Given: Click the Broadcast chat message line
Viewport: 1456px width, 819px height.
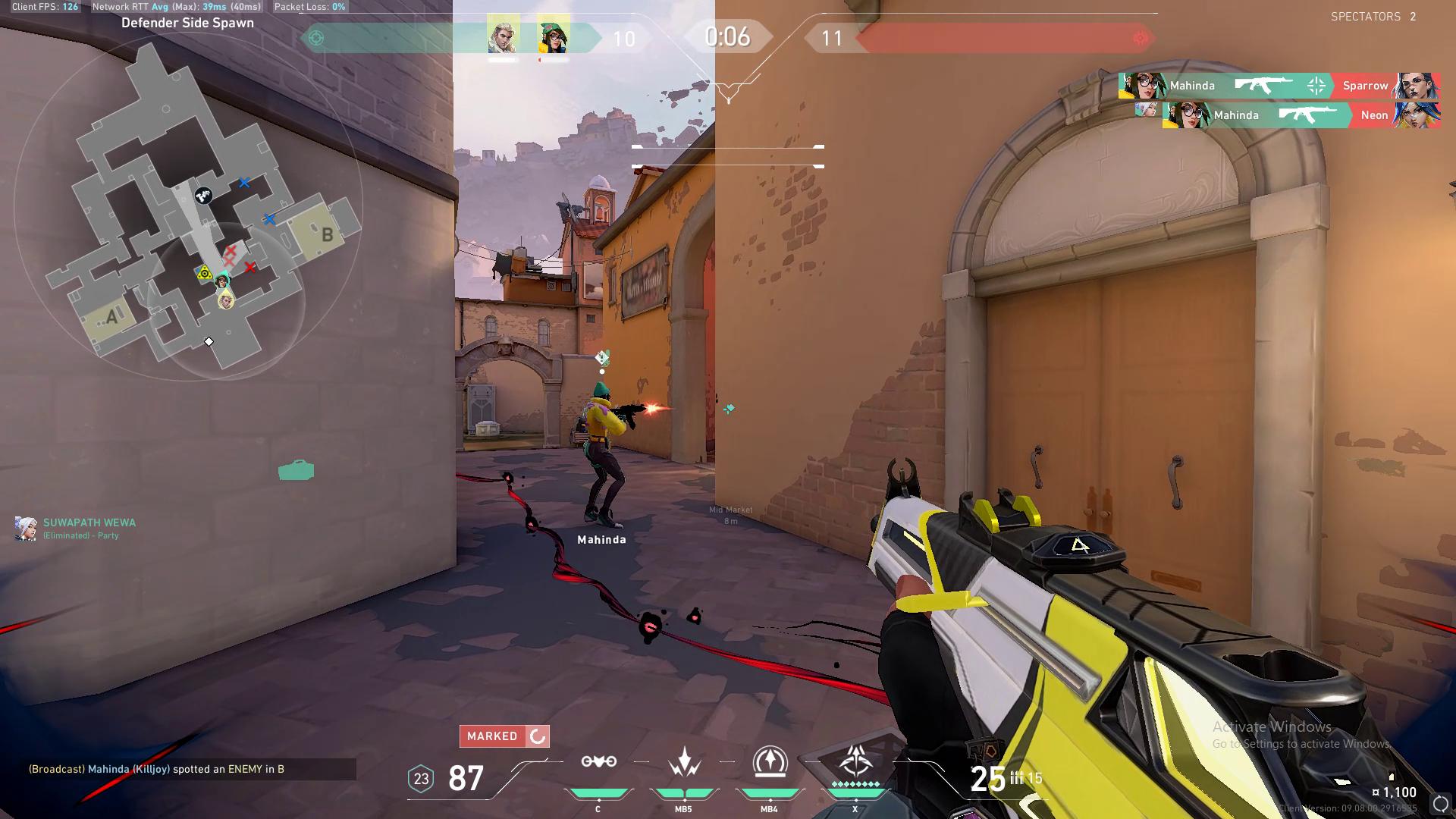Looking at the screenshot, I should 157,769.
